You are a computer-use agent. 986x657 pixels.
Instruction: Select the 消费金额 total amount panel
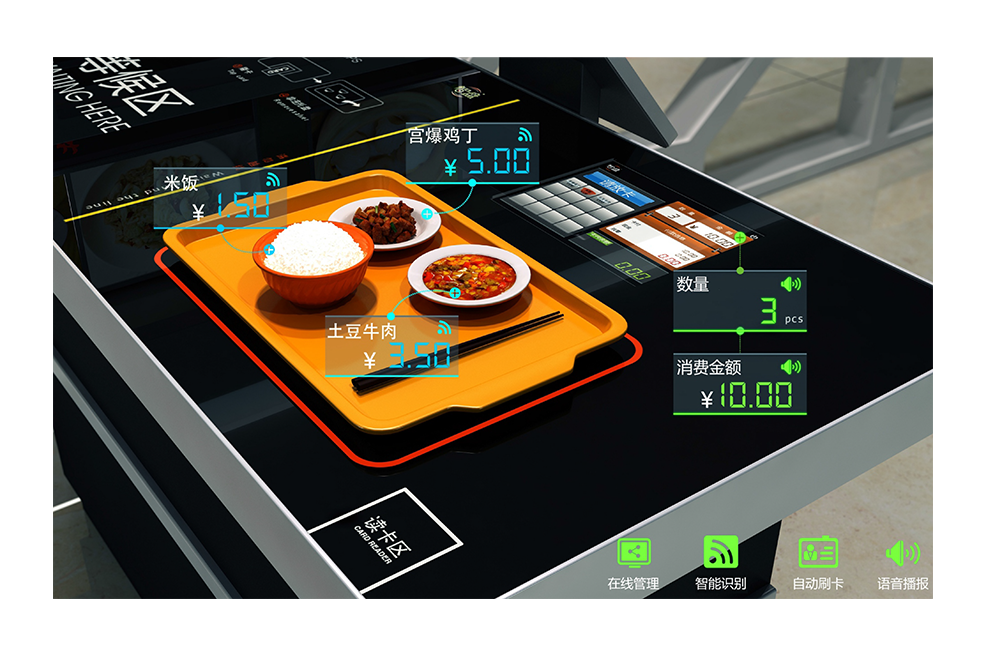point(739,385)
